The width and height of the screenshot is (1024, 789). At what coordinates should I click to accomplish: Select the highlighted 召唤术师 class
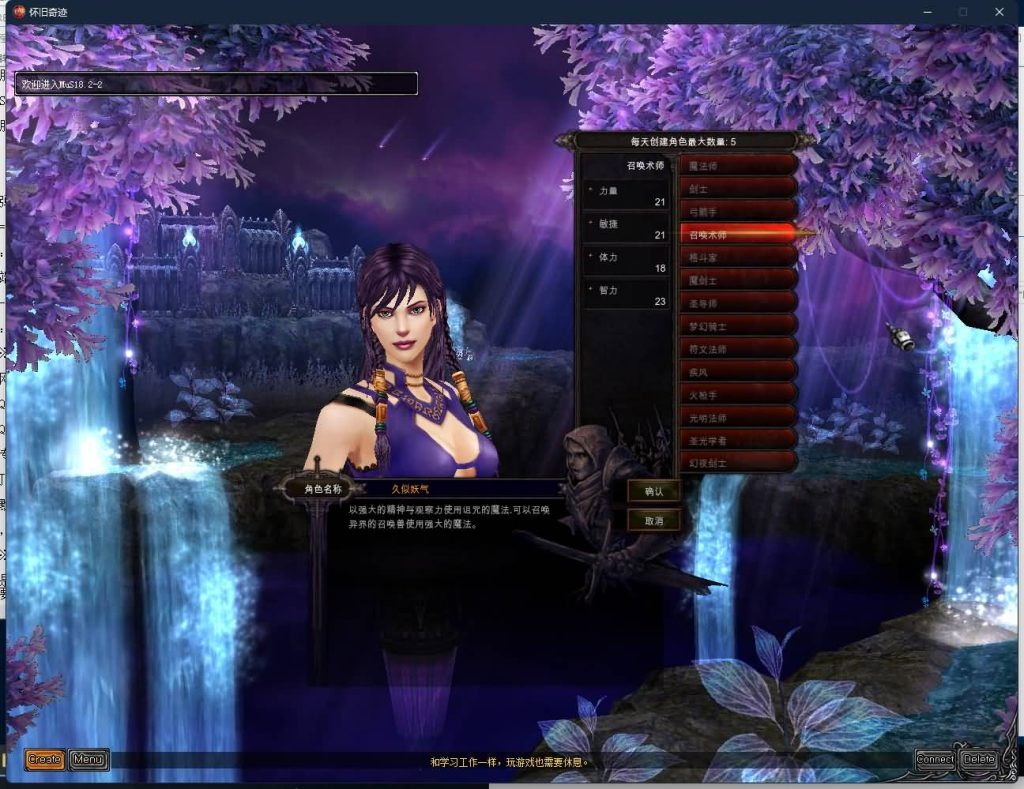[738, 234]
